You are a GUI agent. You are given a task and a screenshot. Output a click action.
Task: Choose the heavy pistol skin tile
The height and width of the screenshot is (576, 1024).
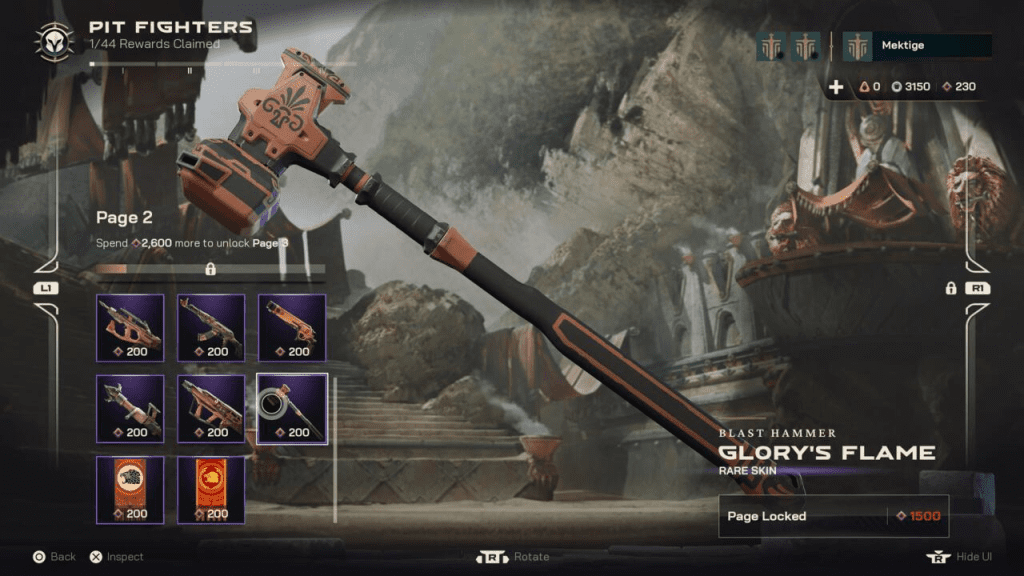click(x=292, y=327)
